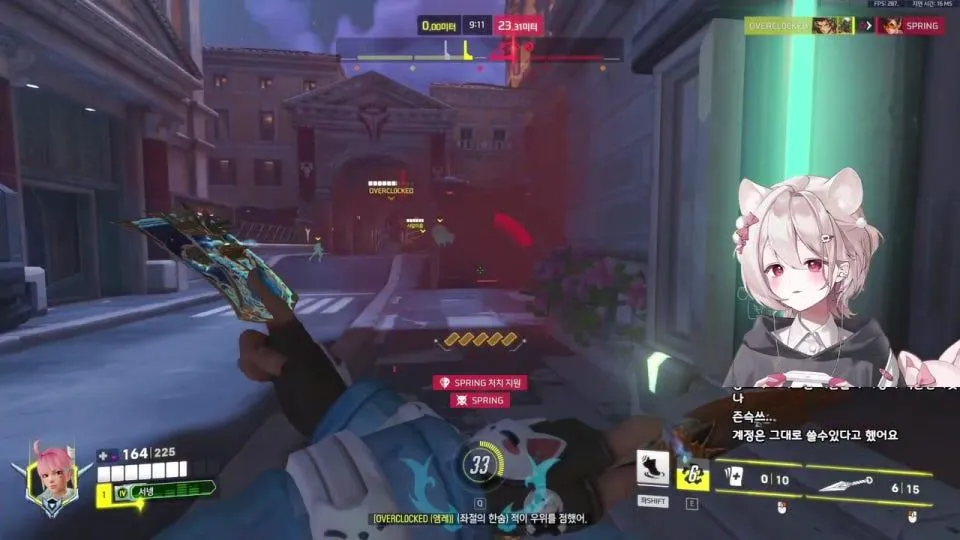Click the ultimate charge meter showing 33

point(479,464)
